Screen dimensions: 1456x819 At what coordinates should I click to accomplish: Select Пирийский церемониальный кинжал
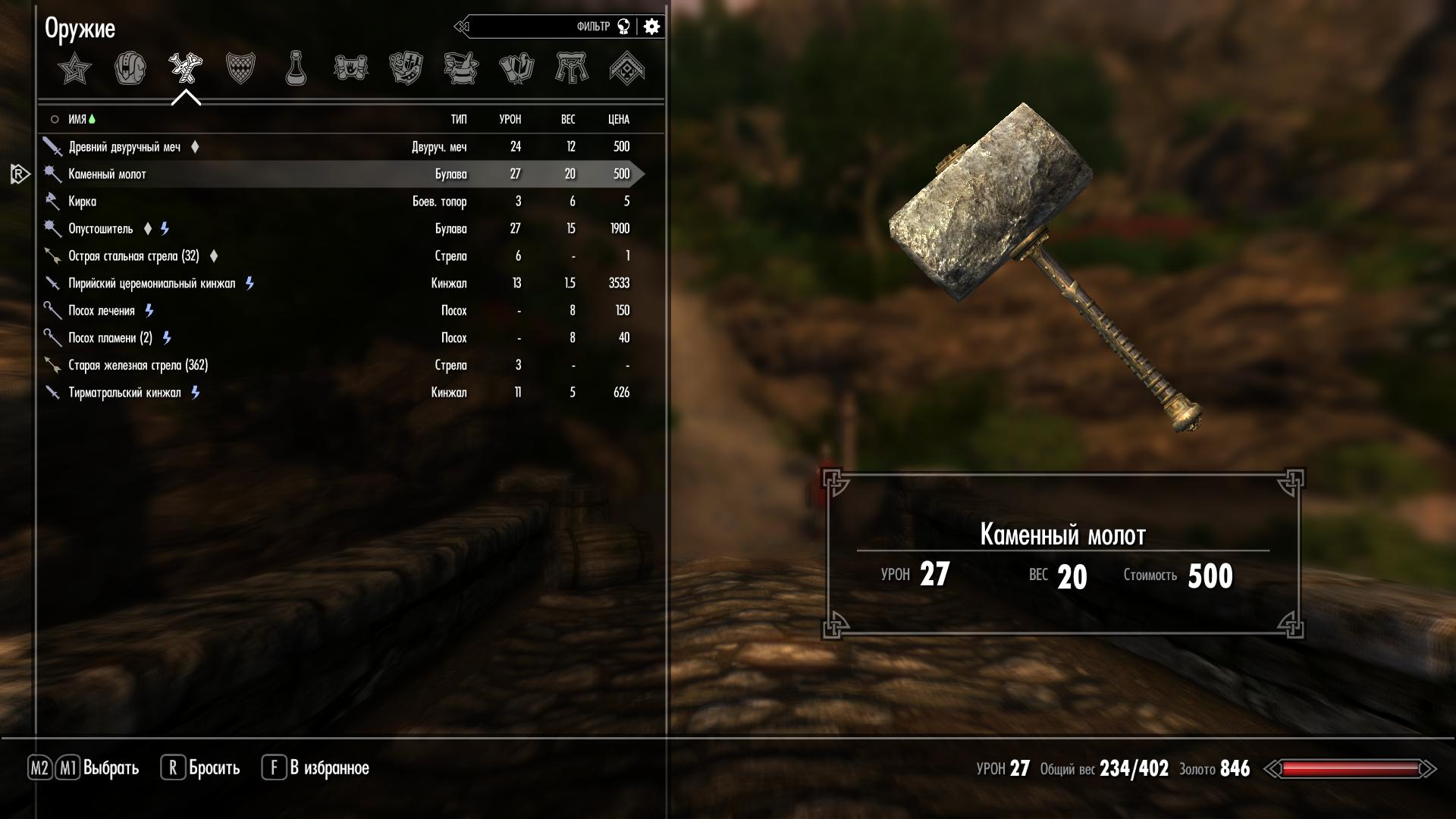pyautogui.click(x=152, y=284)
